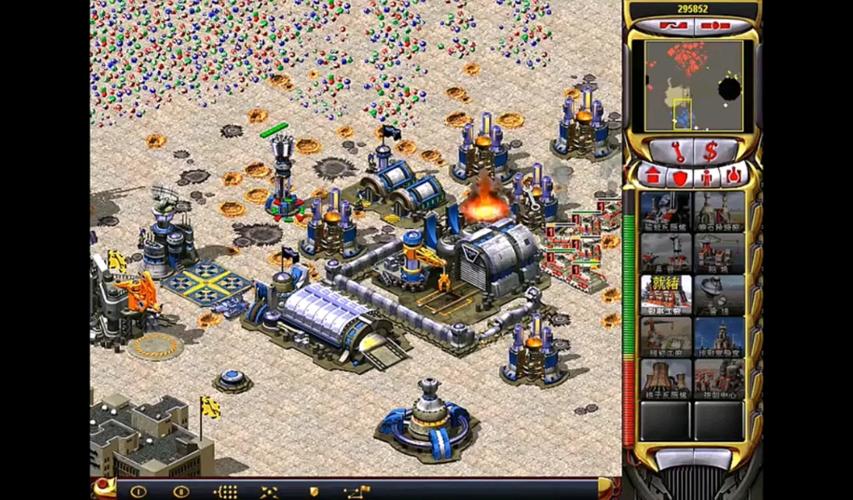Open the shield defenses build tab
Image resolution: width=853 pixels, height=500 pixels.
point(679,177)
